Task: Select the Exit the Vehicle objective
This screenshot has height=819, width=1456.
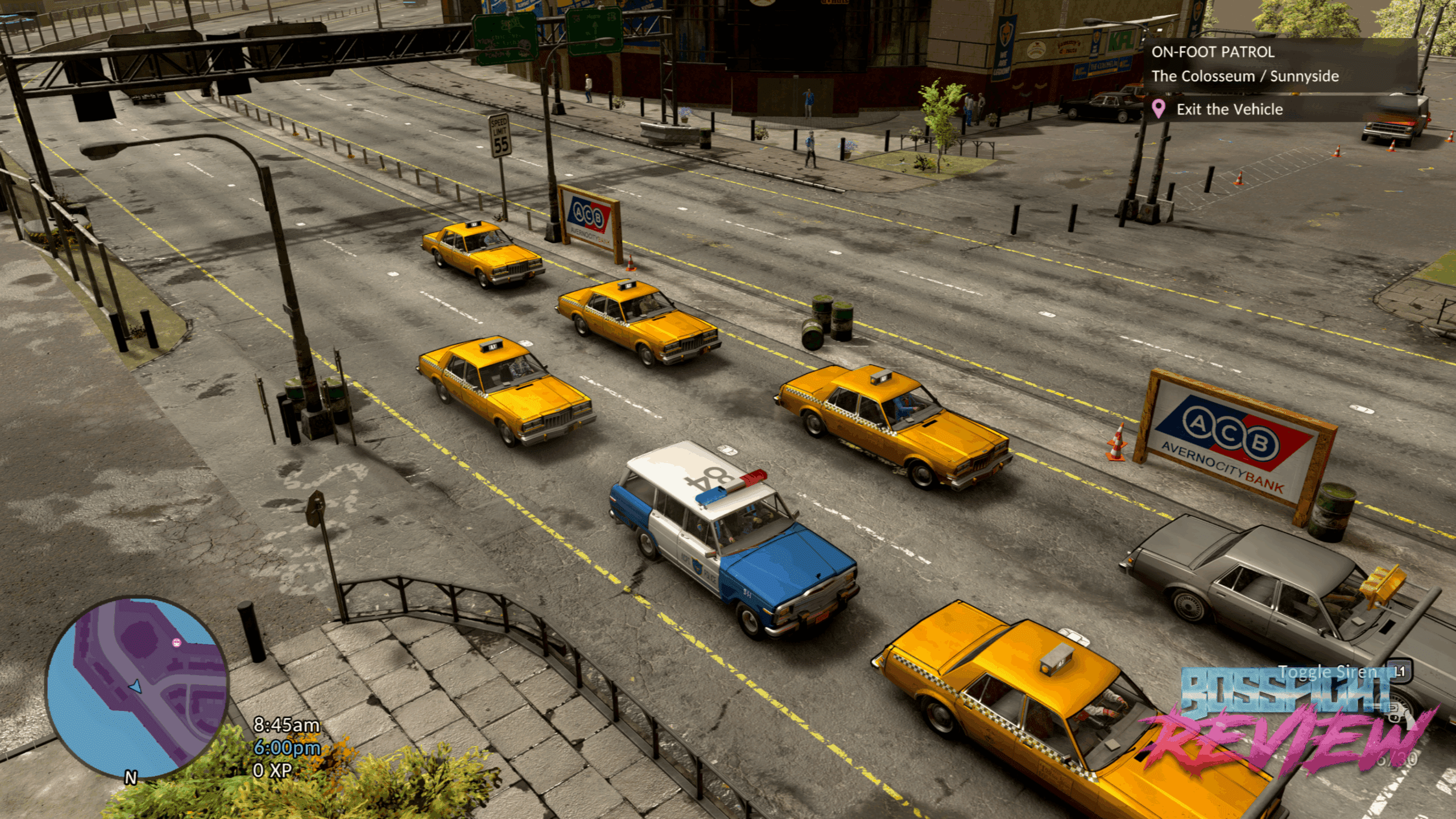Action: click(1229, 109)
